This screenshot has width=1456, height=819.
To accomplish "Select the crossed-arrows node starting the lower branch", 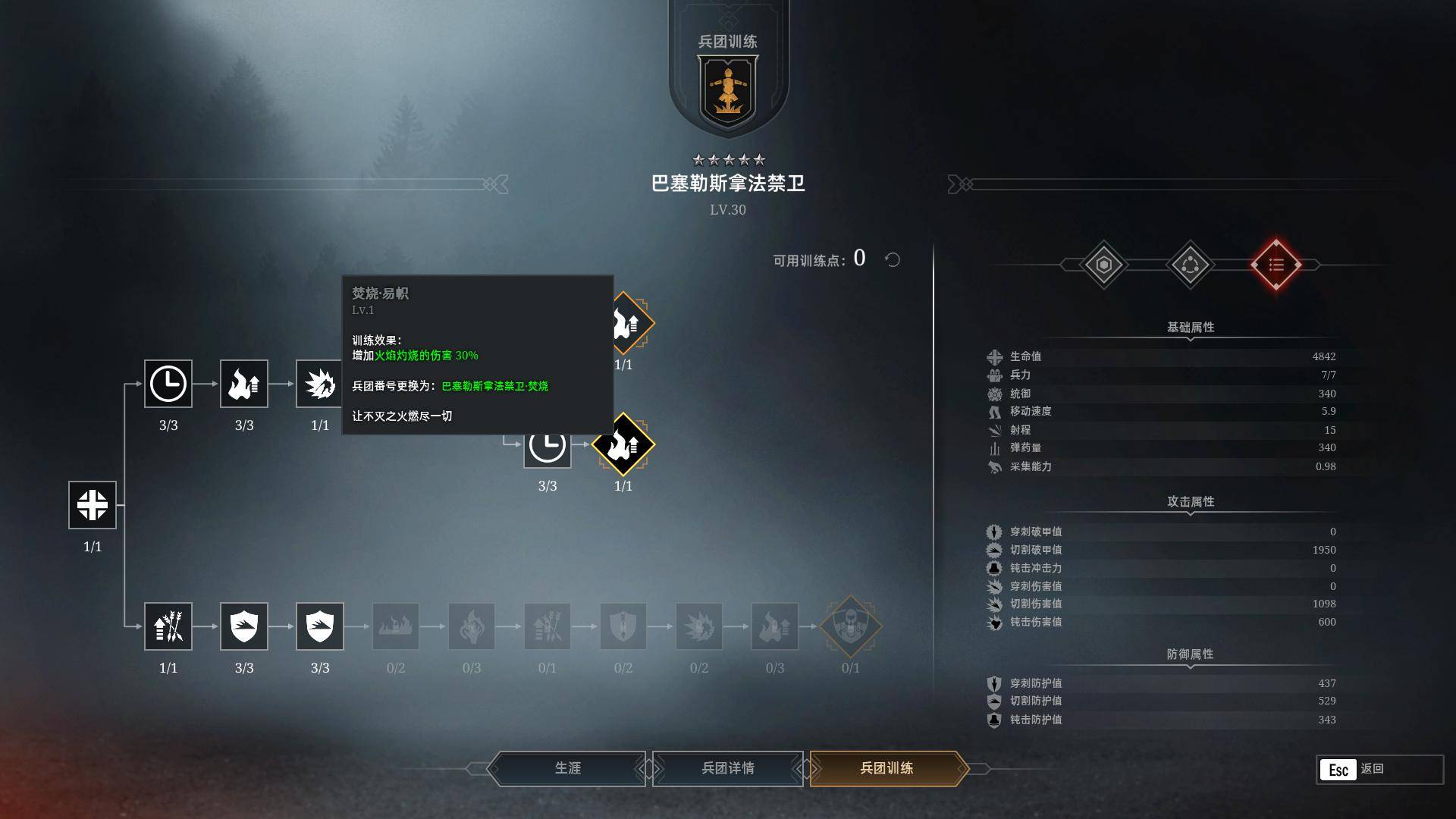I will coord(168,626).
